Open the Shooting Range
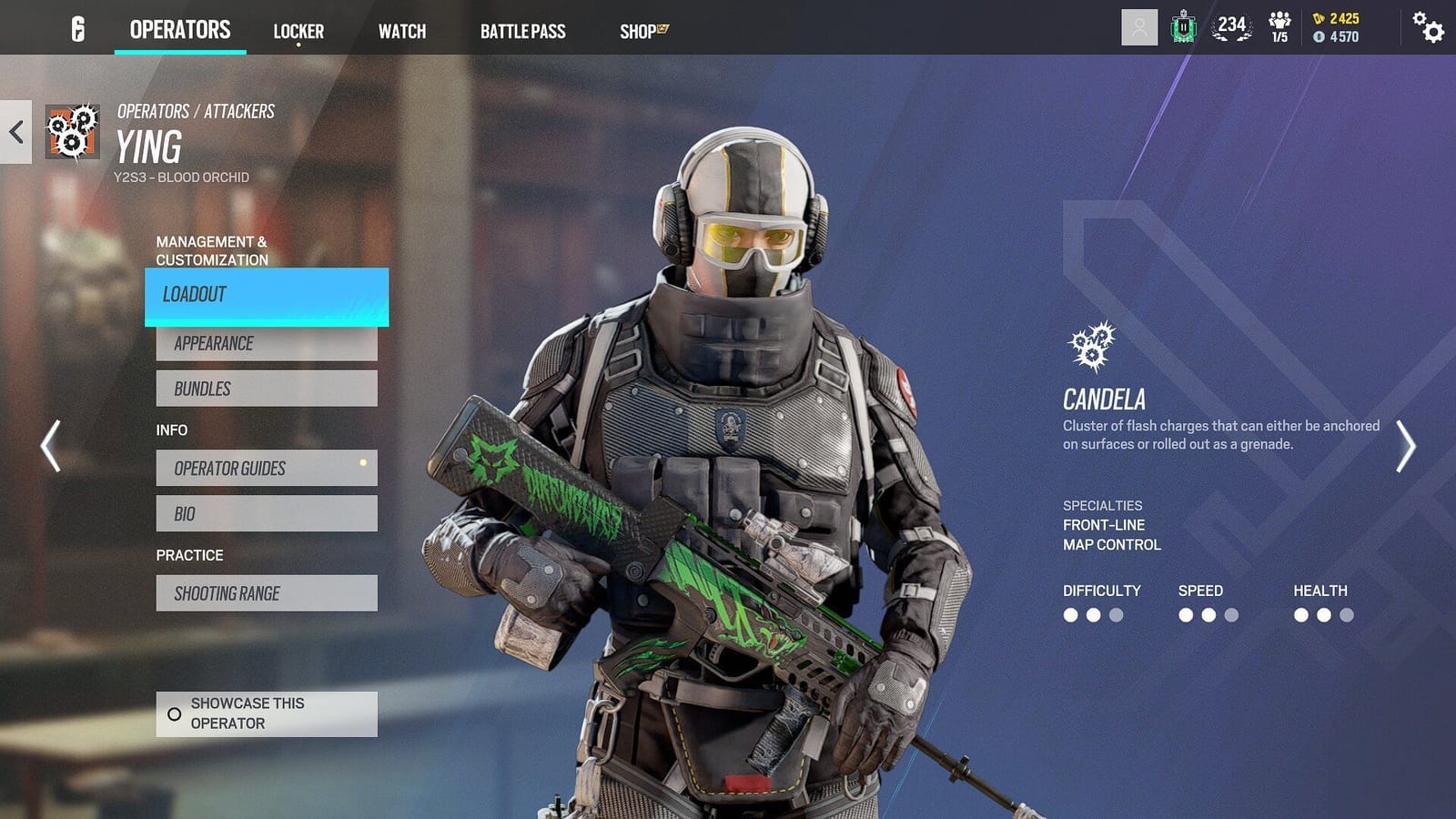Image resolution: width=1456 pixels, height=819 pixels. [267, 592]
